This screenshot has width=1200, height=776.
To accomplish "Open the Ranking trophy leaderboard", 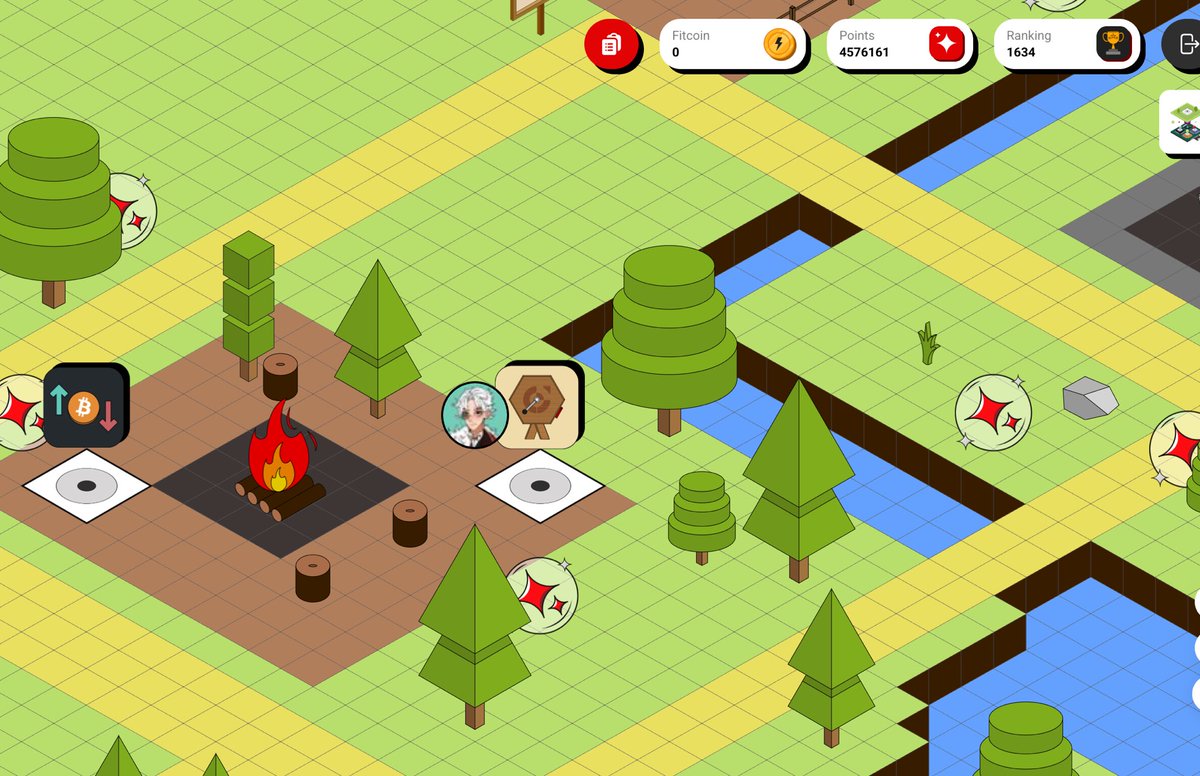I will pyautogui.click(x=1112, y=44).
